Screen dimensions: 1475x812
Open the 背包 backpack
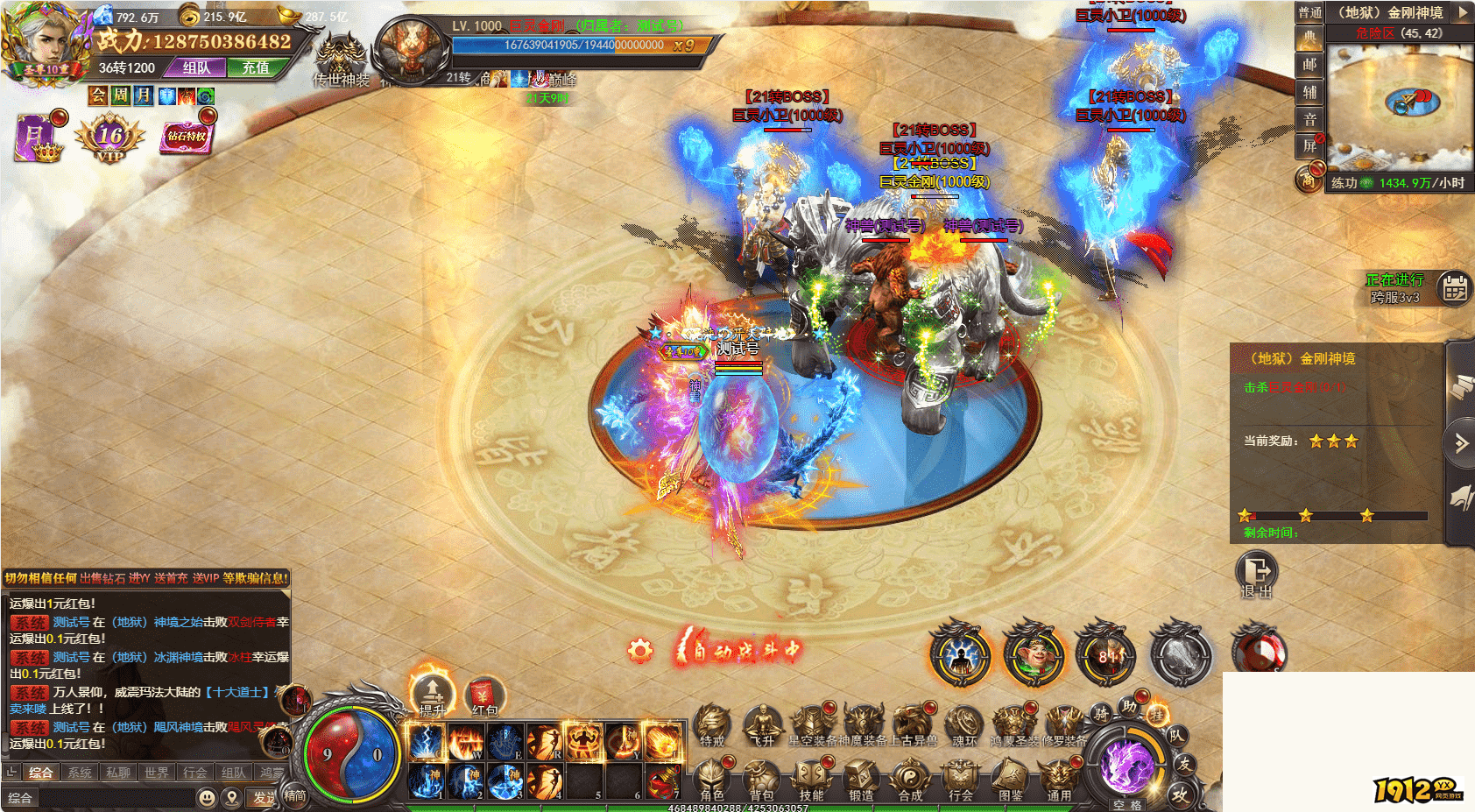(x=761, y=778)
